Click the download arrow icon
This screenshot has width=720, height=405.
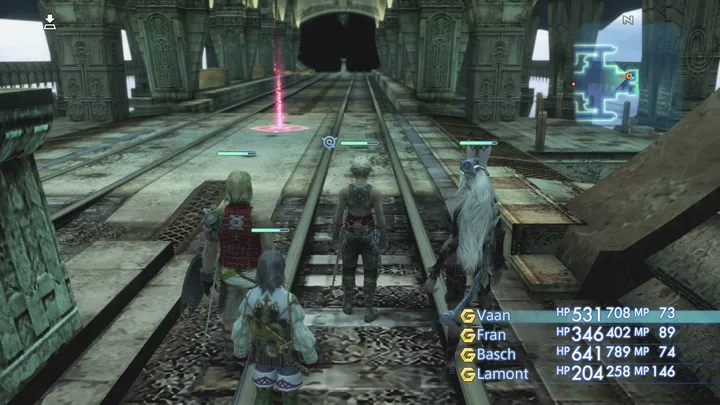click(x=49, y=21)
